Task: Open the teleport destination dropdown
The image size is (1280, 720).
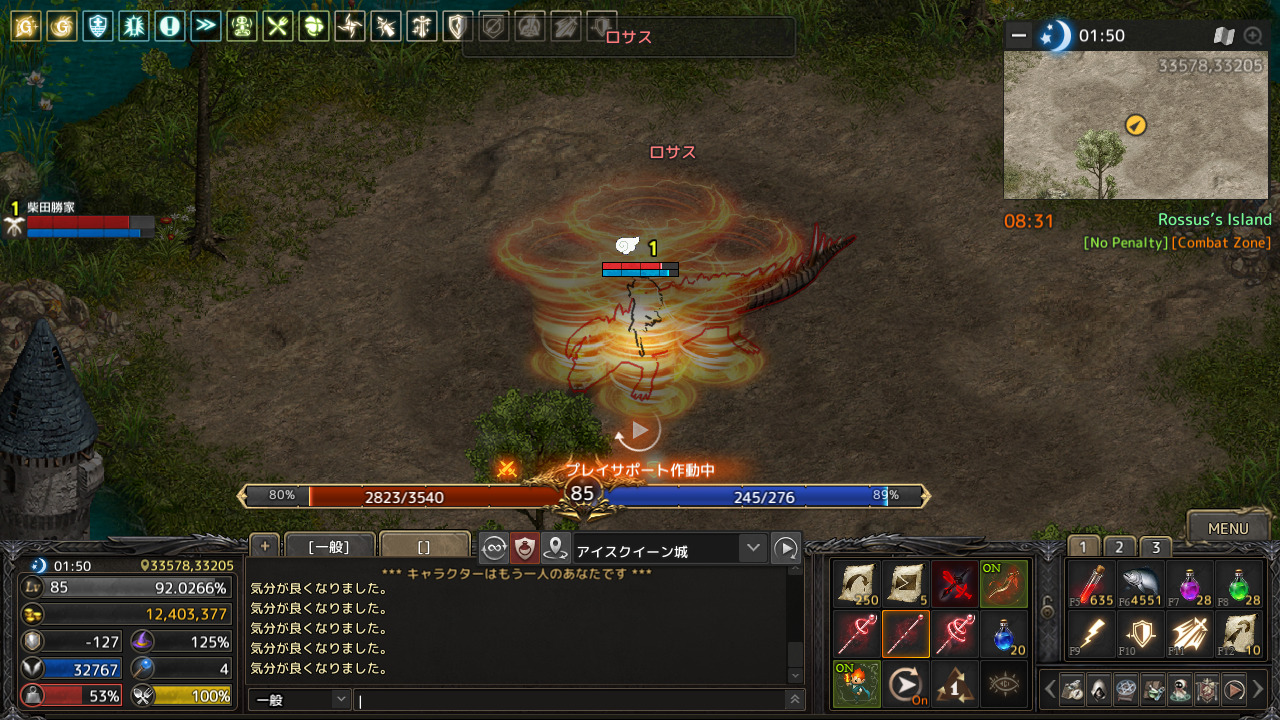Action: point(753,548)
